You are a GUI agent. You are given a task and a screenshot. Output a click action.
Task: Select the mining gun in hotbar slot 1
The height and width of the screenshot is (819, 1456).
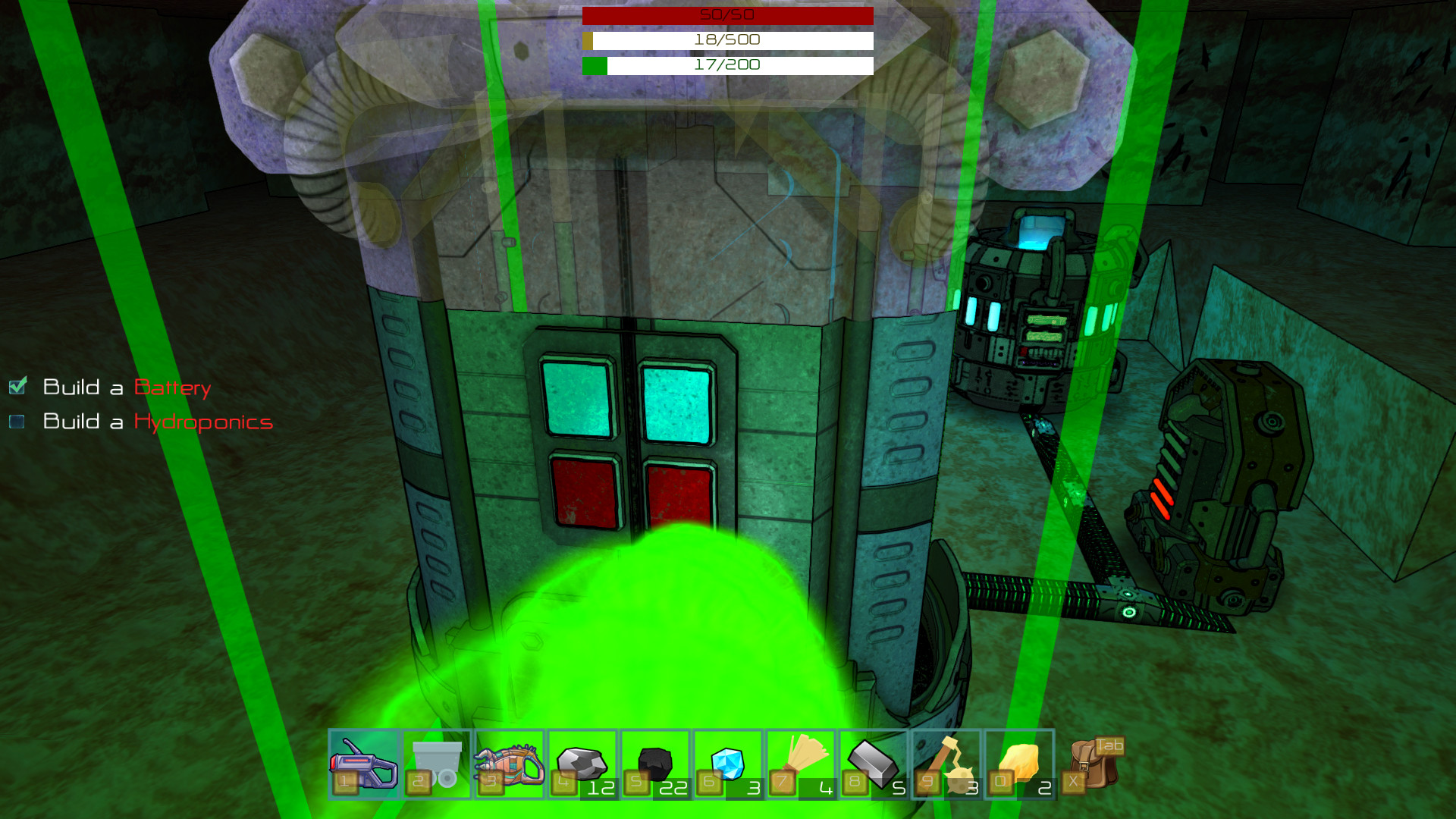click(362, 764)
